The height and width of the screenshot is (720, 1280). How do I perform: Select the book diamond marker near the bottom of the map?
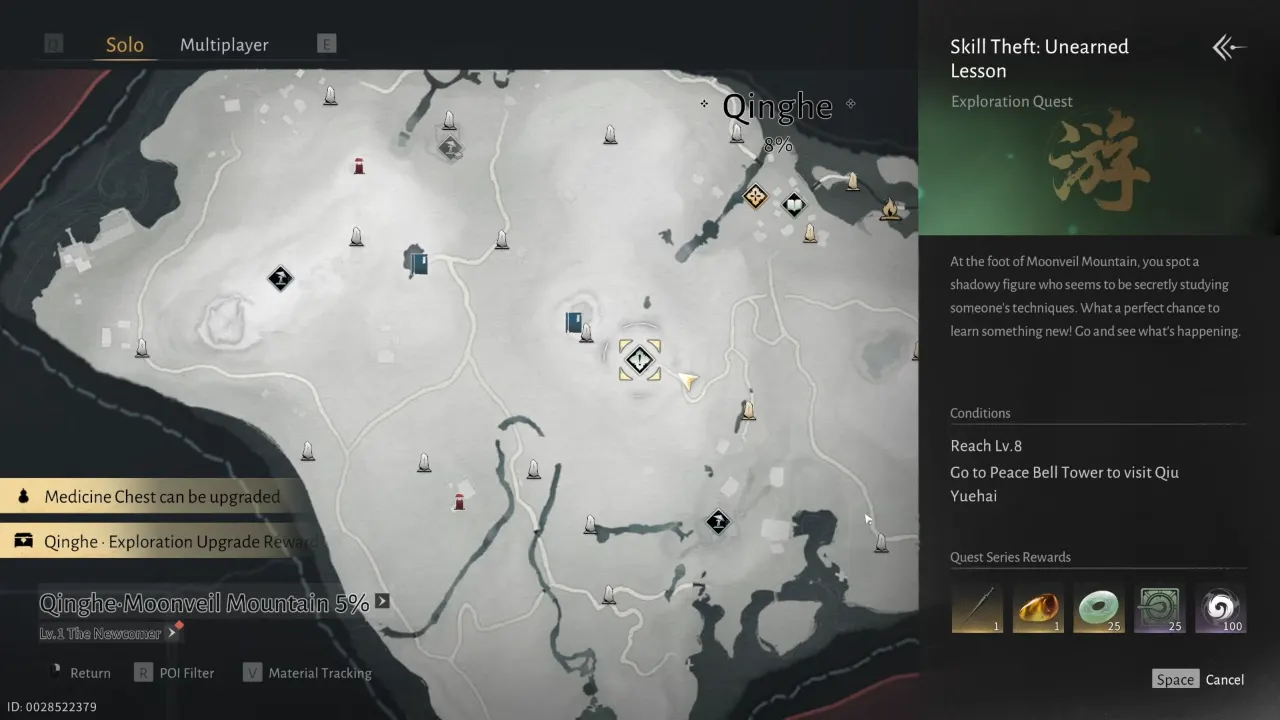point(718,522)
